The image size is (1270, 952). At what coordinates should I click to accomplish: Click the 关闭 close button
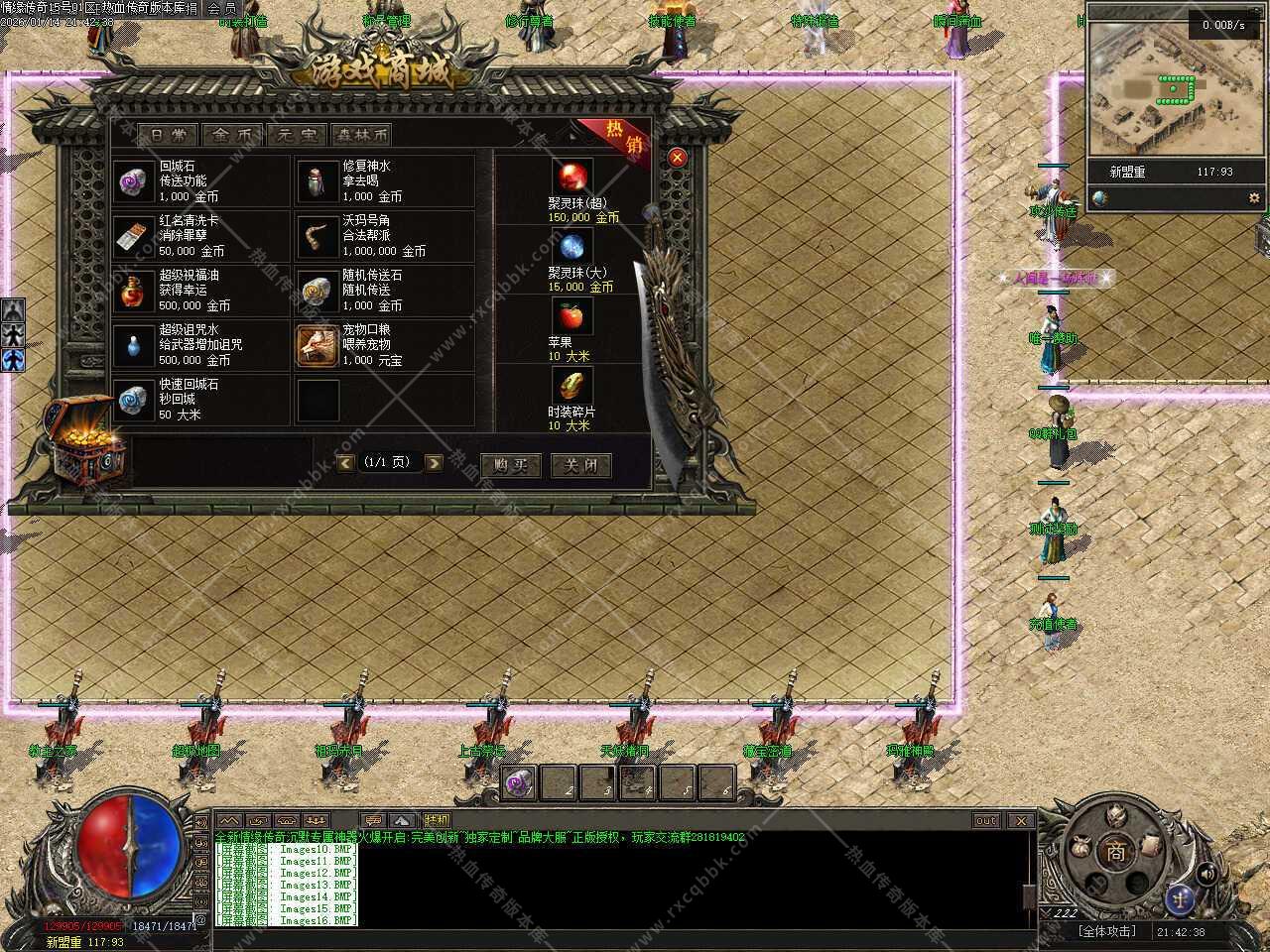[x=580, y=465]
